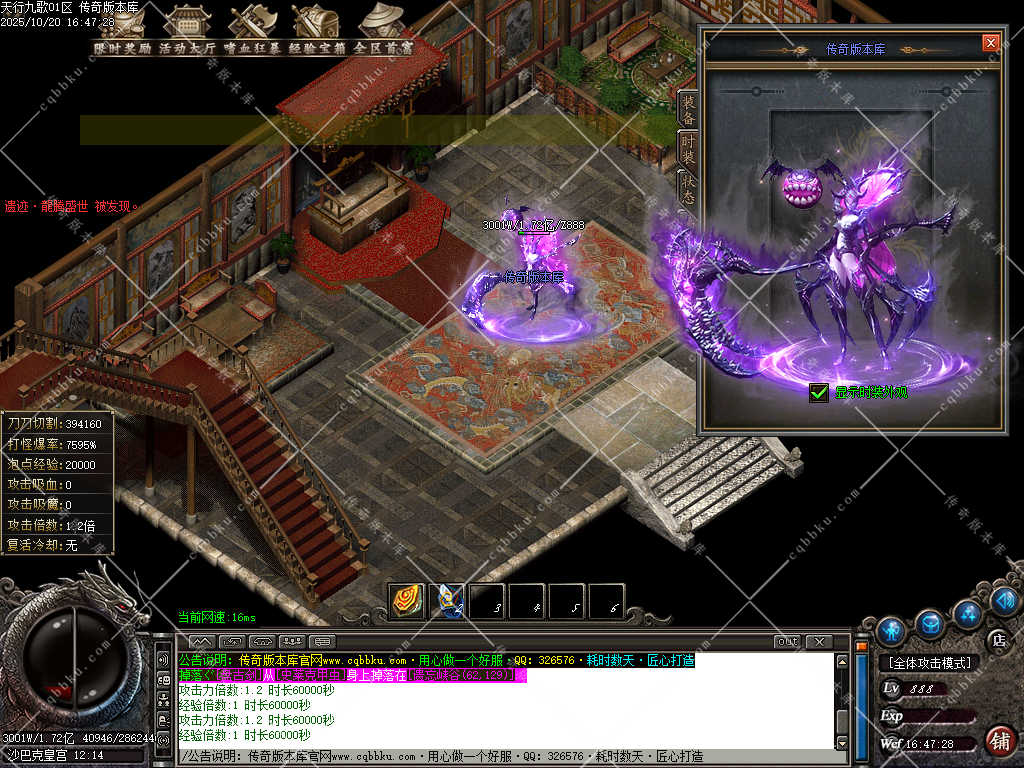Click the blue character figure round button
Screen dimensions: 1024x768
click(x=890, y=630)
